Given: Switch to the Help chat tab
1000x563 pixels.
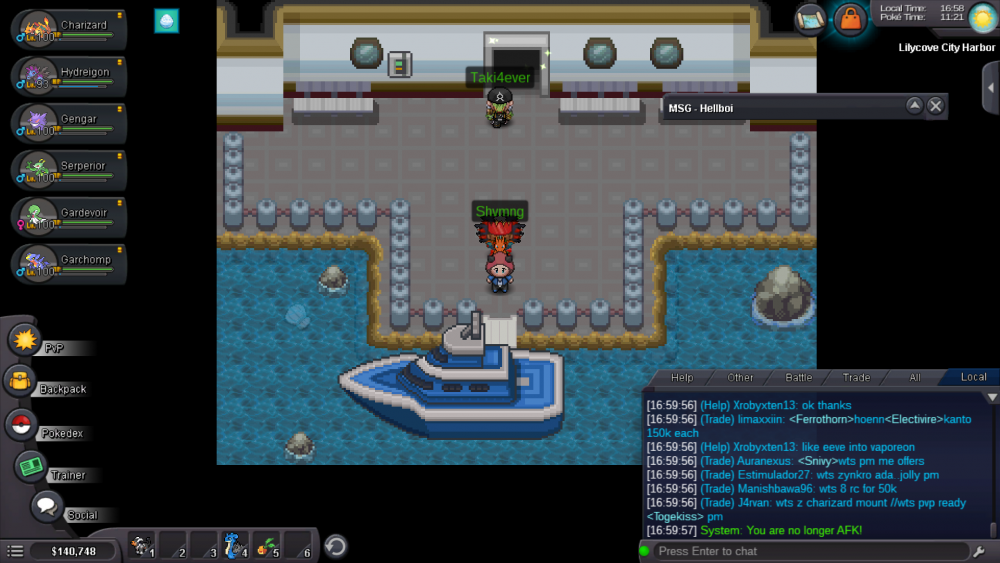Looking at the screenshot, I should pos(682,377).
